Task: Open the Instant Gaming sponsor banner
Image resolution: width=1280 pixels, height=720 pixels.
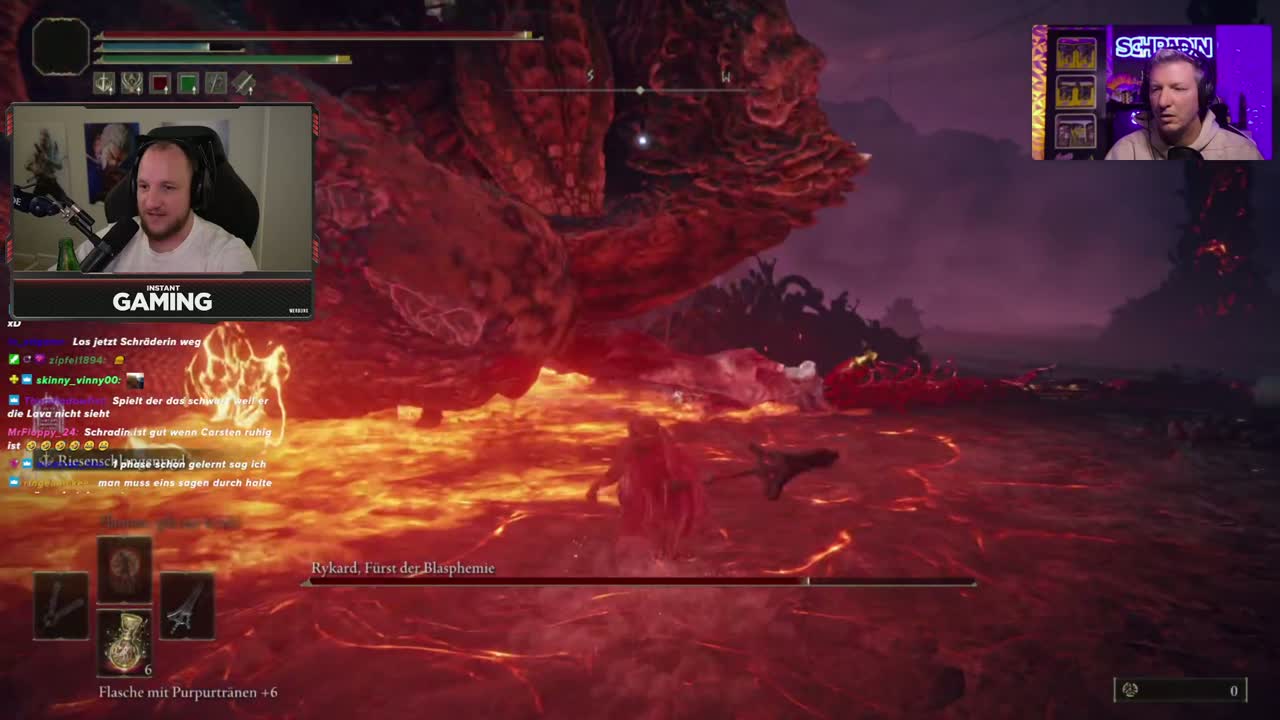Action: [x=162, y=298]
